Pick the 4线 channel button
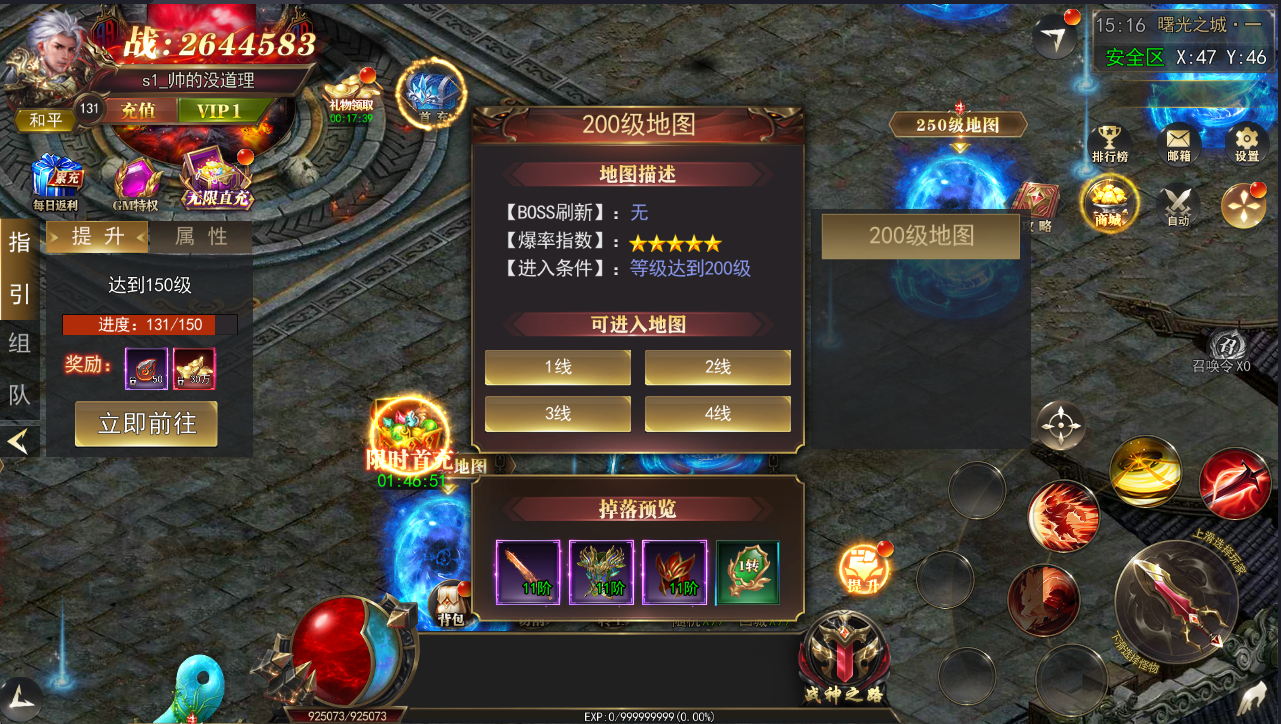The image size is (1281, 724). (x=717, y=414)
